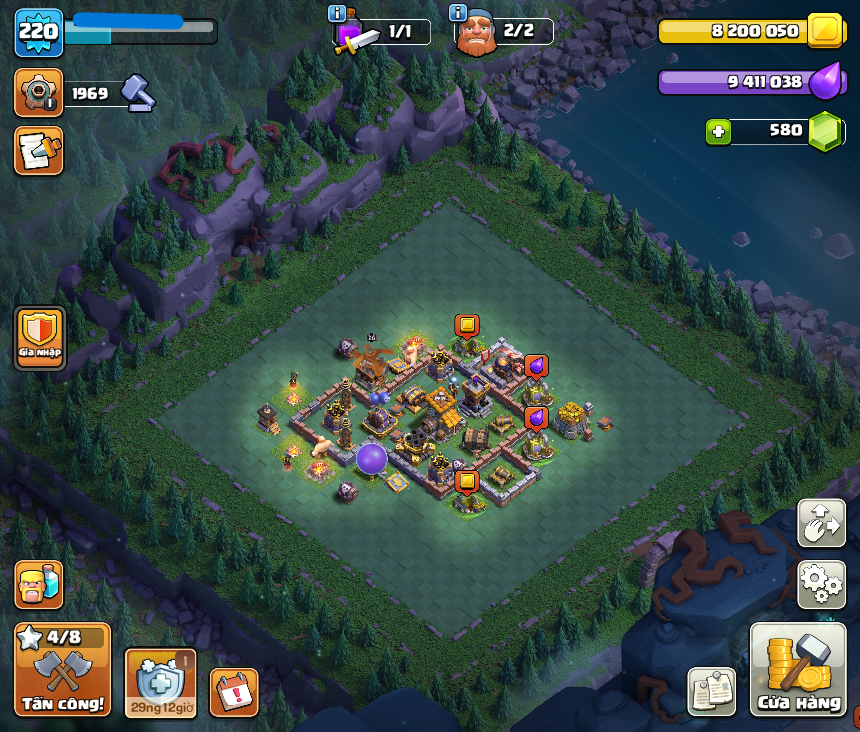This screenshot has width=860, height=732.
Task: Click the "Gia nhập" clan shield button
Action: [40, 338]
